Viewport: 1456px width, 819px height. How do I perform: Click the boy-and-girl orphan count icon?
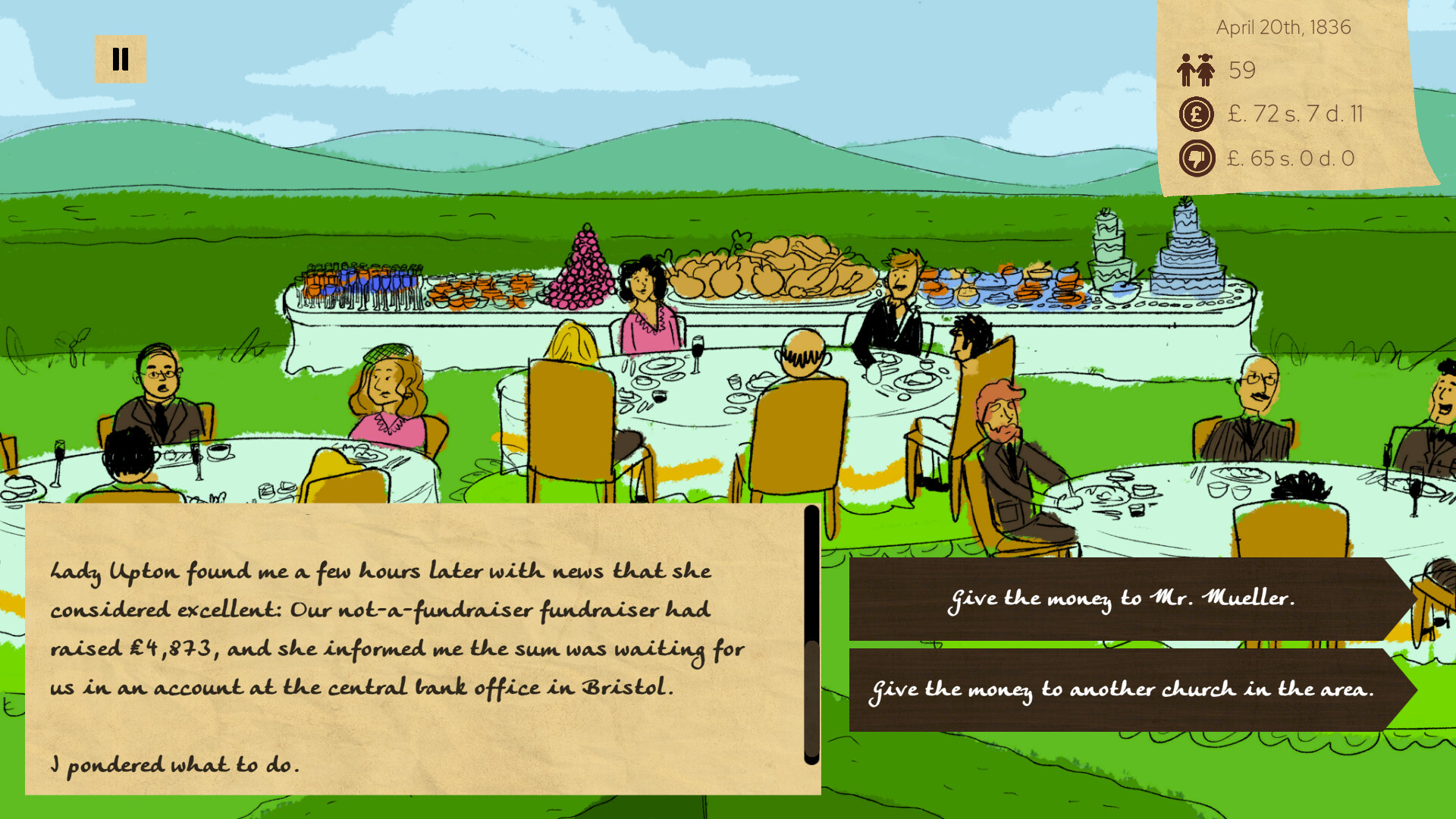coord(1195,70)
